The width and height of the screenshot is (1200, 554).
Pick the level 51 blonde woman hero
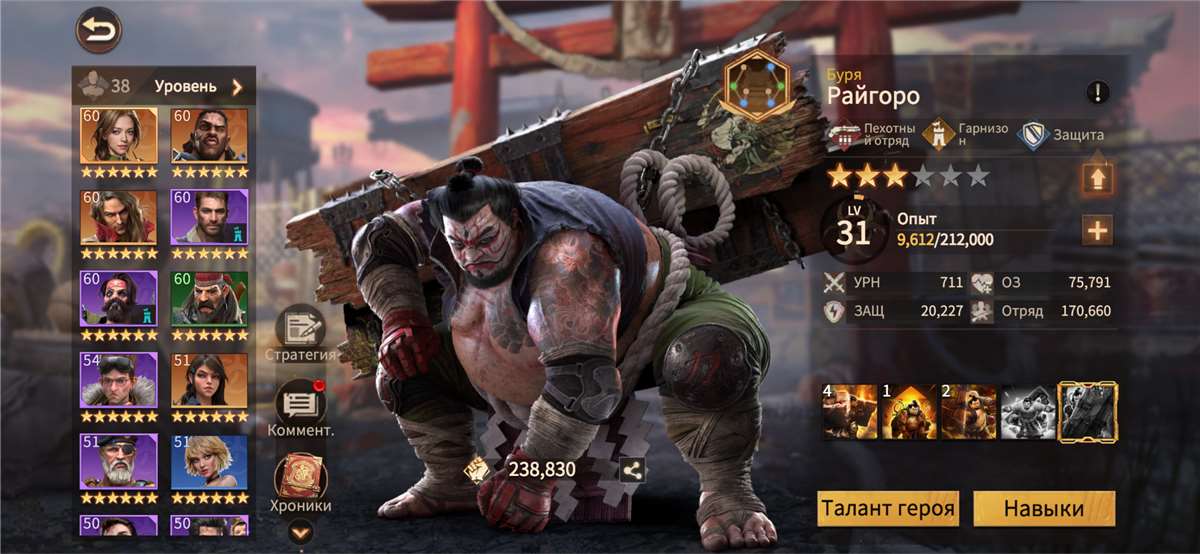pos(209,463)
